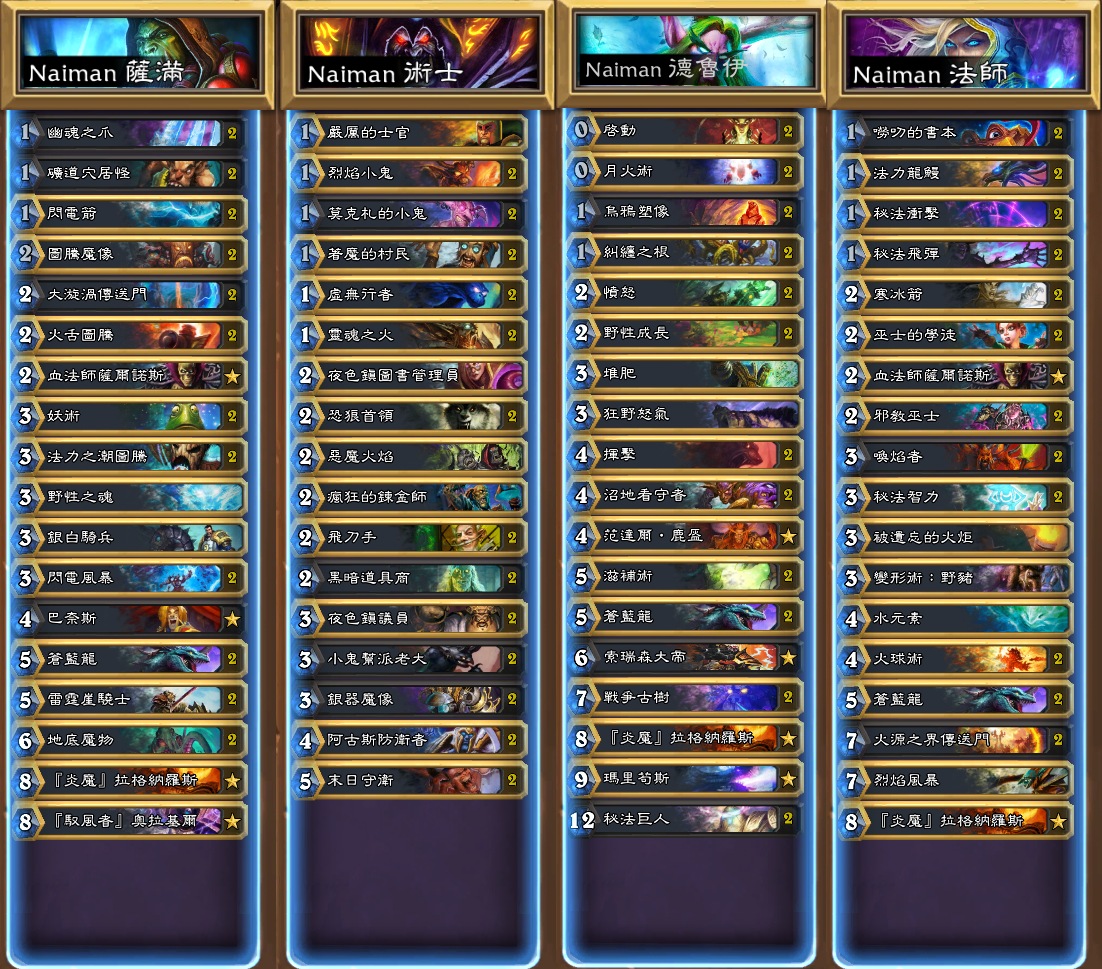The height and width of the screenshot is (969, 1102).
Task: Select the 月火術 card entry
Action: 685,171
